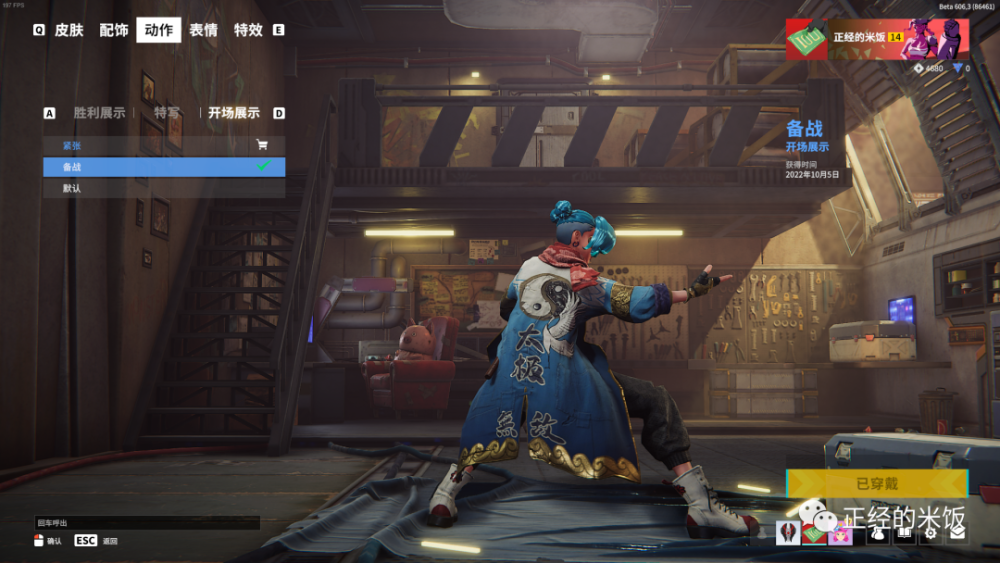Show the 特效 (Effects) tab

point(248,30)
